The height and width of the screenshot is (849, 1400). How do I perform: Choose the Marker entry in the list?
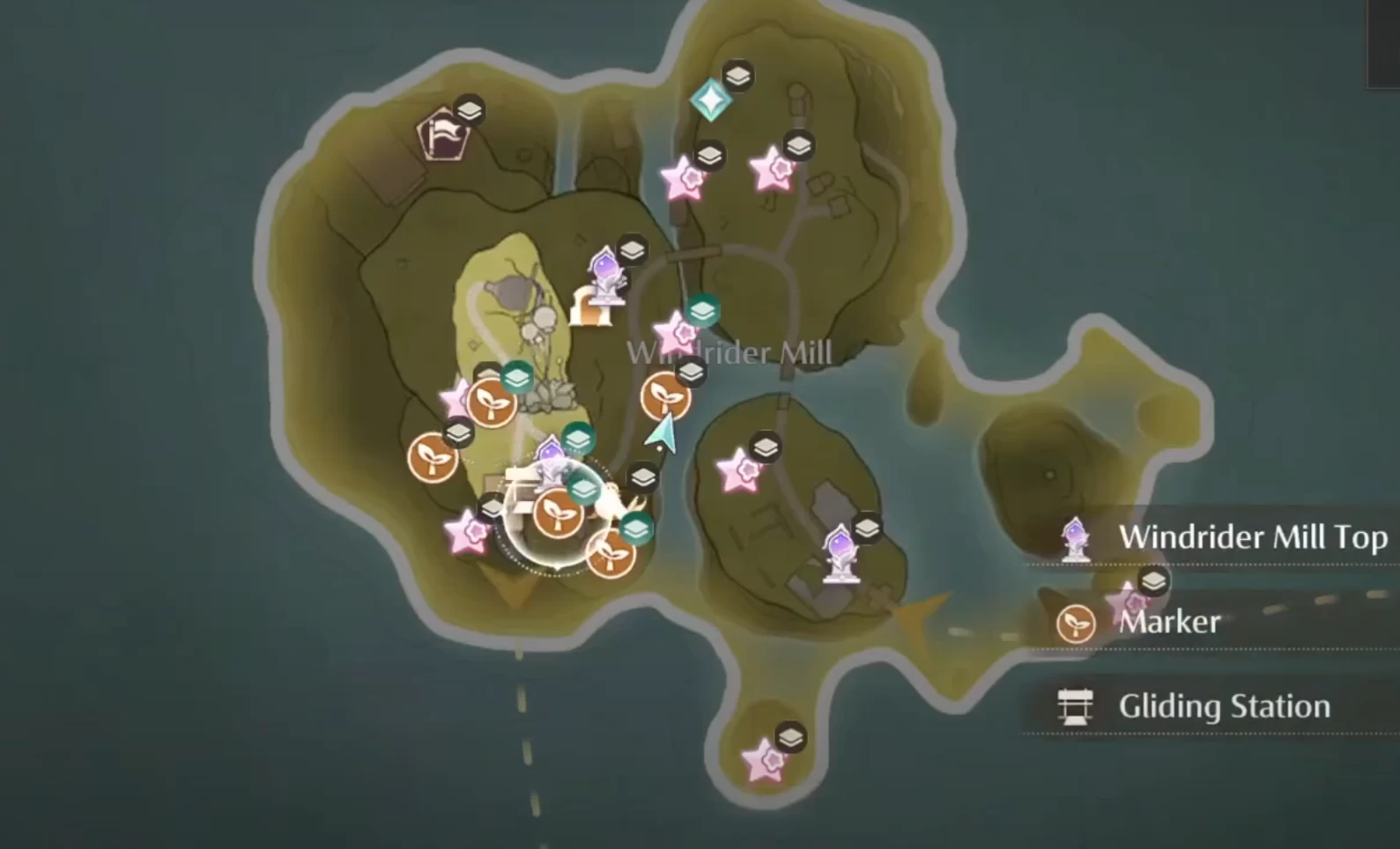tap(1169, 622)
